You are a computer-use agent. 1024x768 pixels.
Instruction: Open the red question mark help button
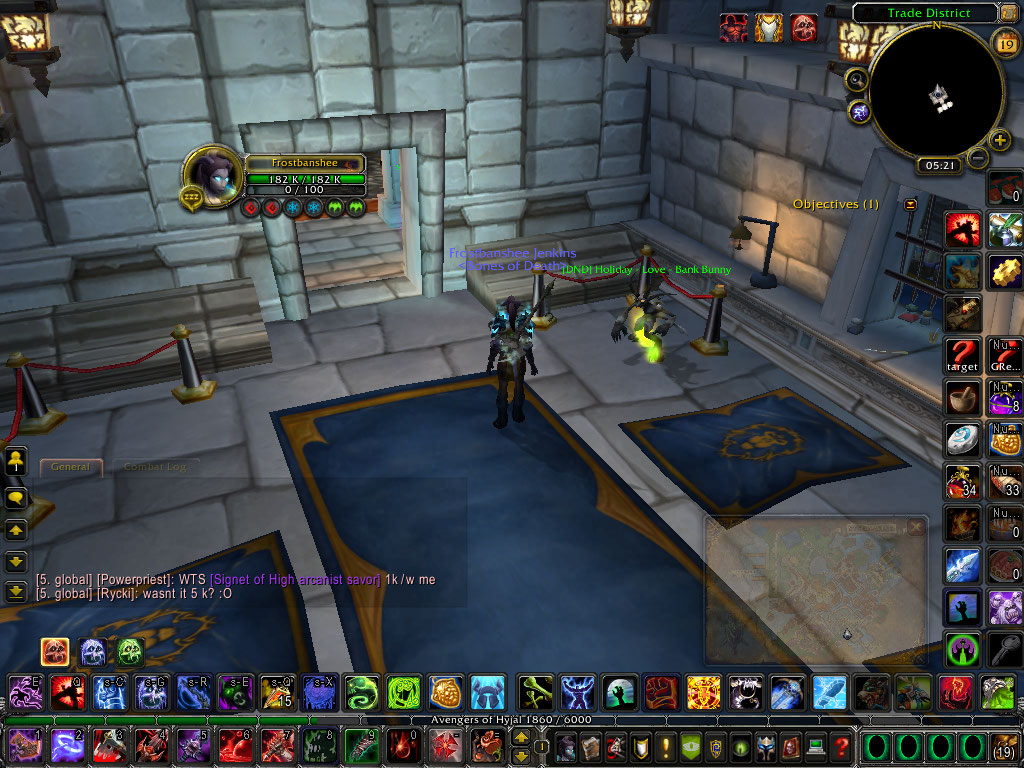pyautogui.click(x=842, y=746)
